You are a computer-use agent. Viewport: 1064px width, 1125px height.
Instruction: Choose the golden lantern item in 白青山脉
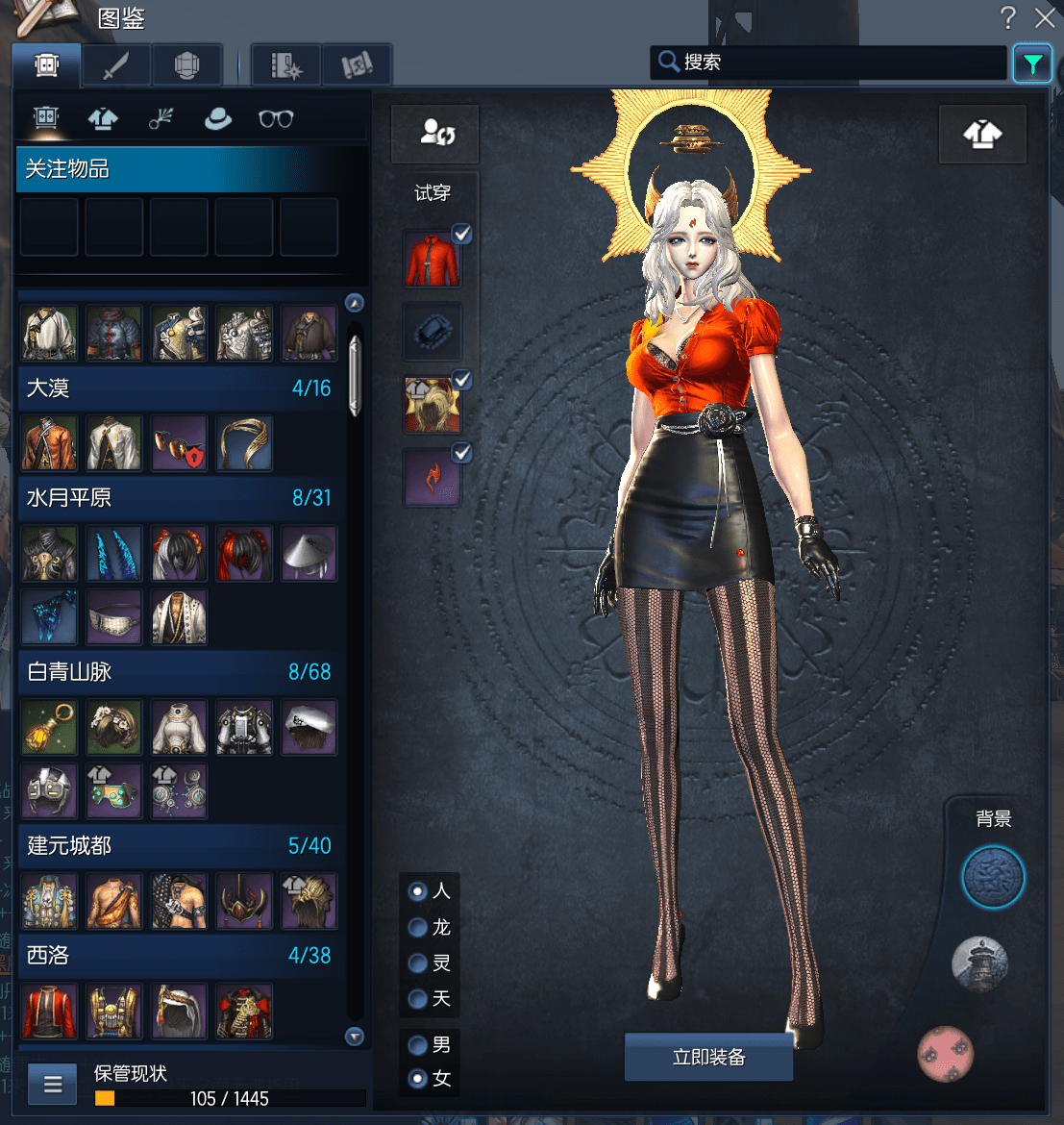click(49, 727)
